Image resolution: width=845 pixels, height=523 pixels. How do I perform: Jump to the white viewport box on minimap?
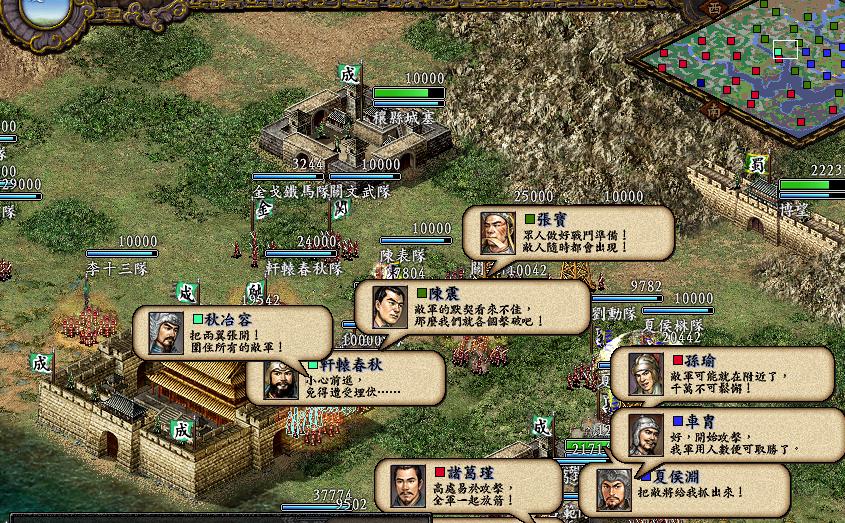(x=786, y=47)
